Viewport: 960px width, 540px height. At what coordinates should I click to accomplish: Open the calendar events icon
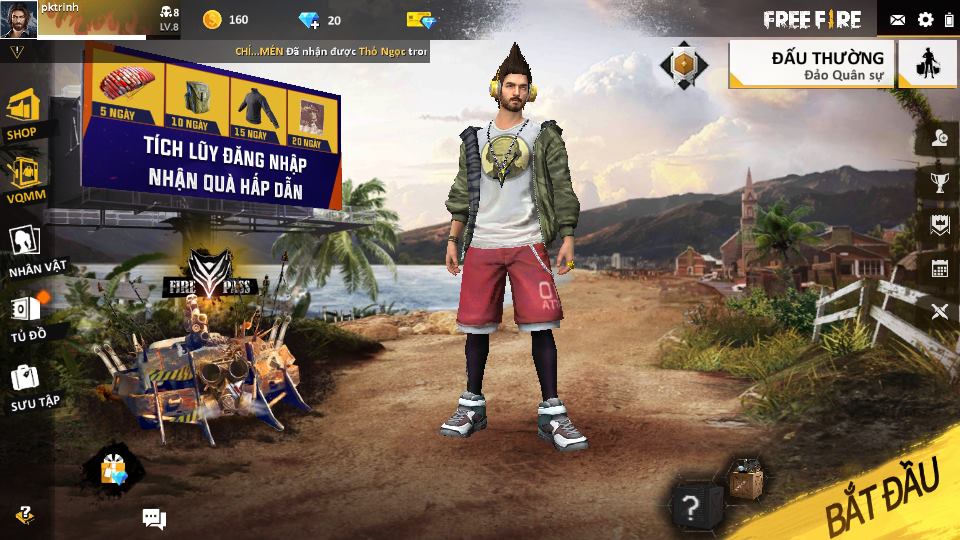point(939,268)
